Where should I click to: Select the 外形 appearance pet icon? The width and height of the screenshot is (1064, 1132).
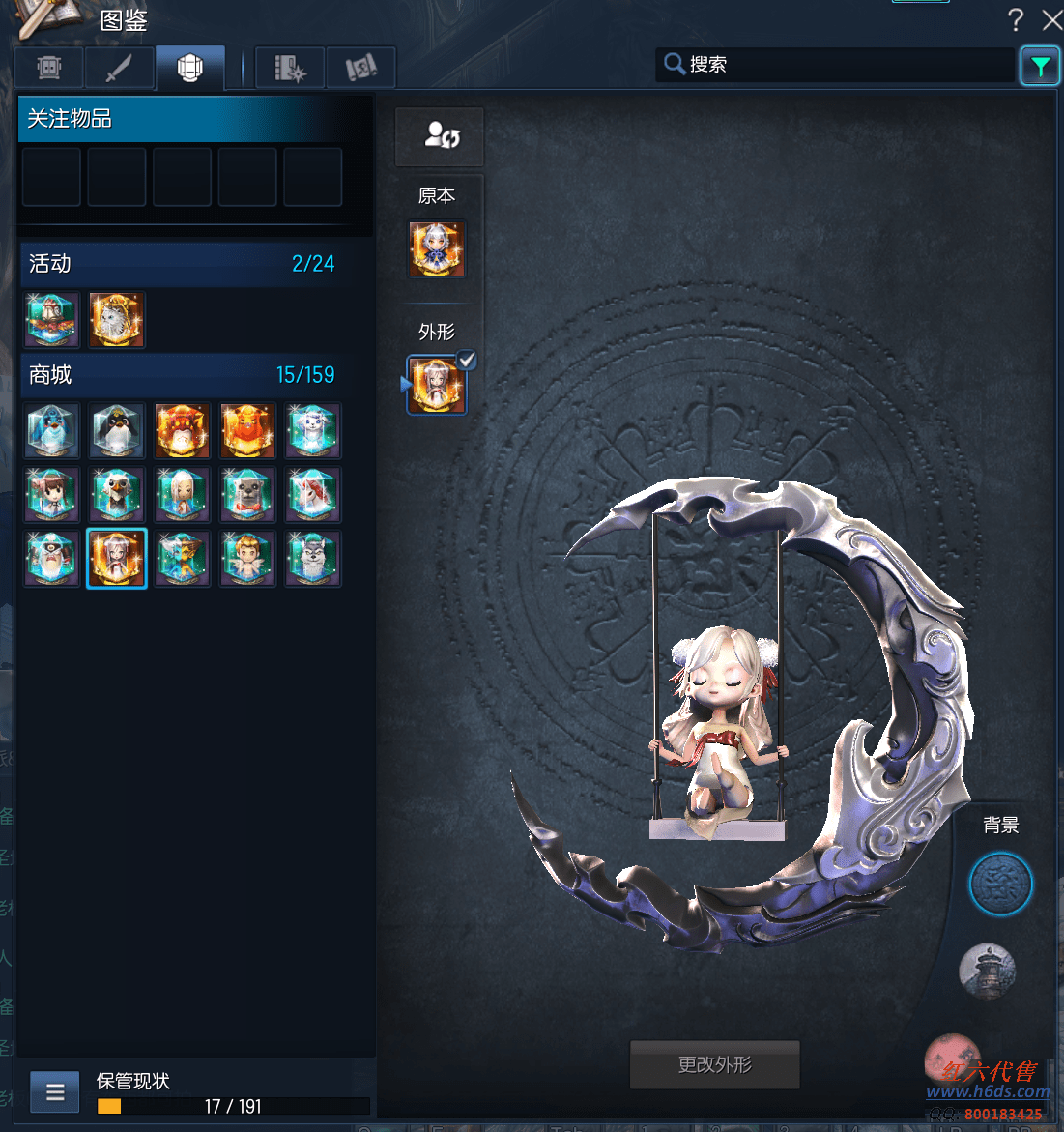point(436,384)
